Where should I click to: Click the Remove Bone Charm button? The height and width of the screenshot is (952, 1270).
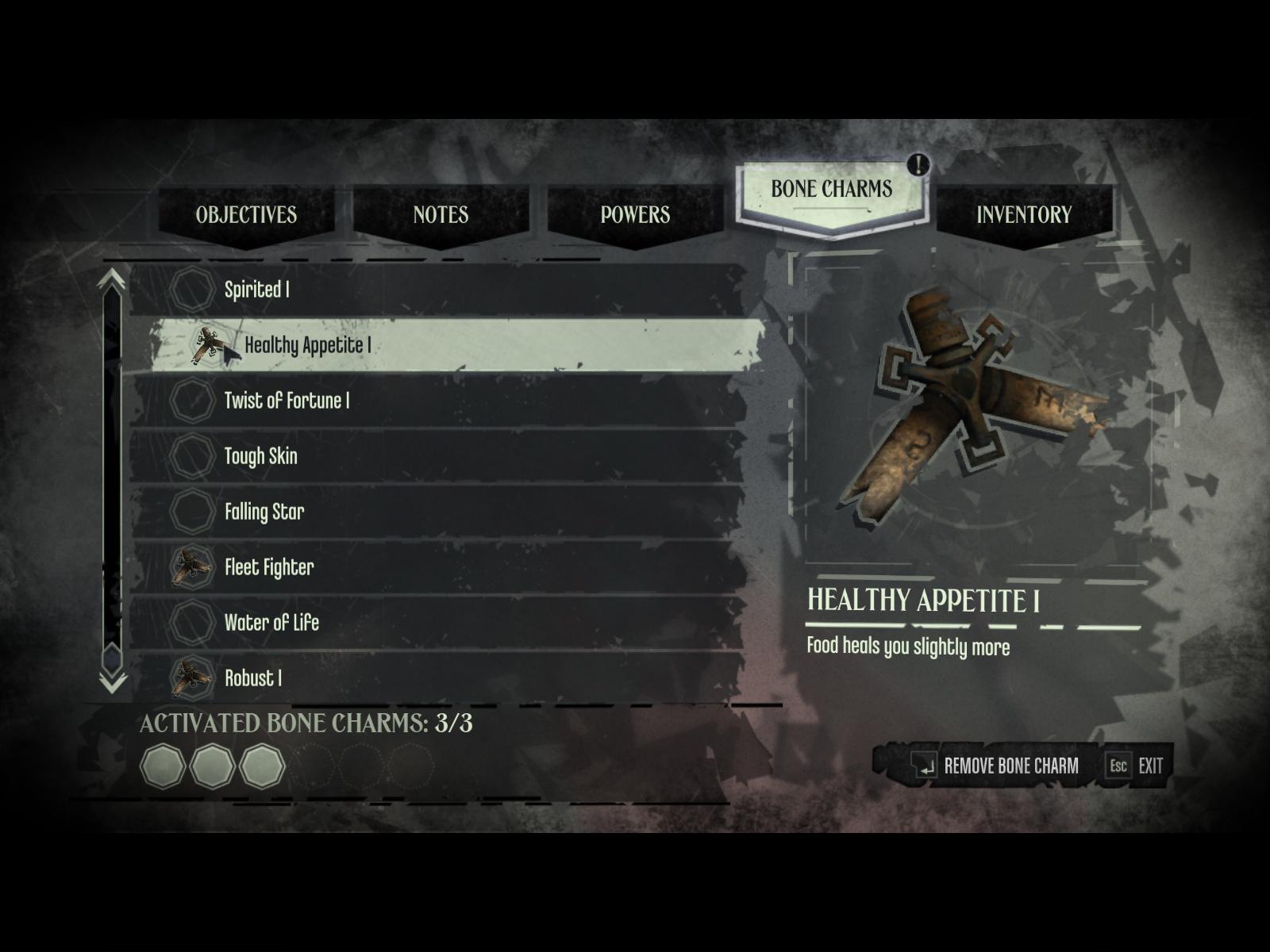995,766
